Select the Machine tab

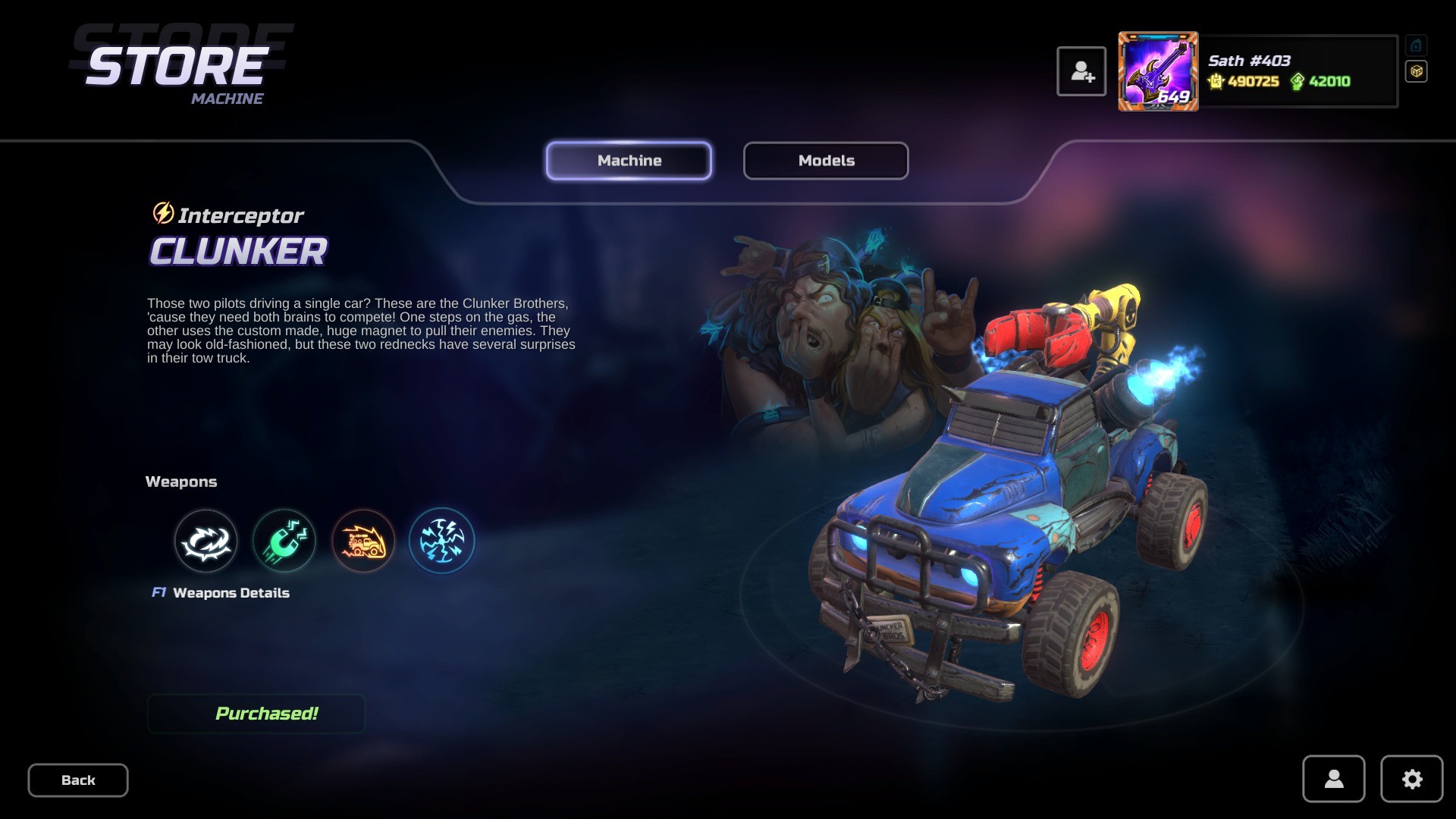click(629, 160)
